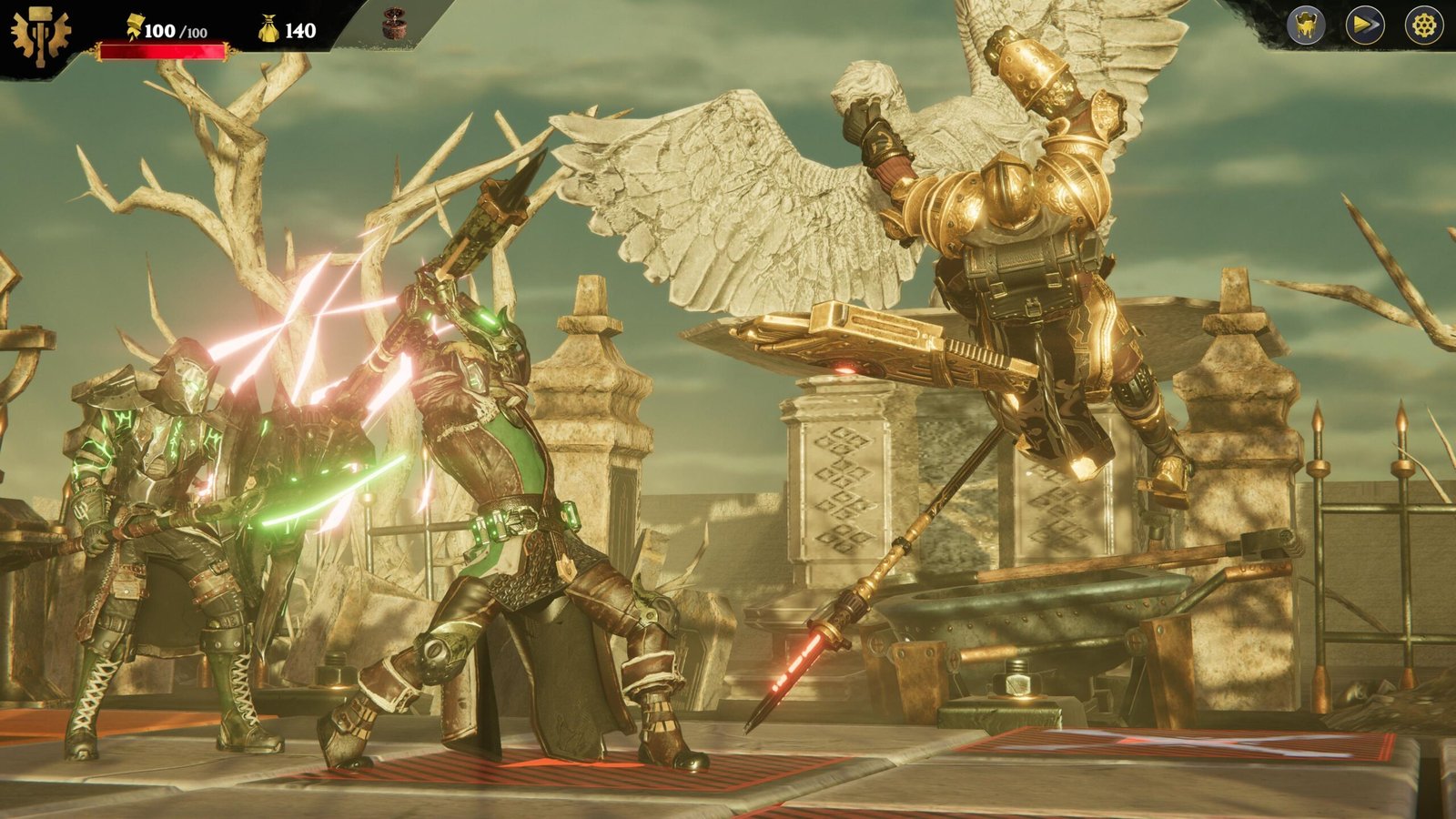
Task: Open the hammer-and-gear emblem menu
Action: [x=40, y=36]
